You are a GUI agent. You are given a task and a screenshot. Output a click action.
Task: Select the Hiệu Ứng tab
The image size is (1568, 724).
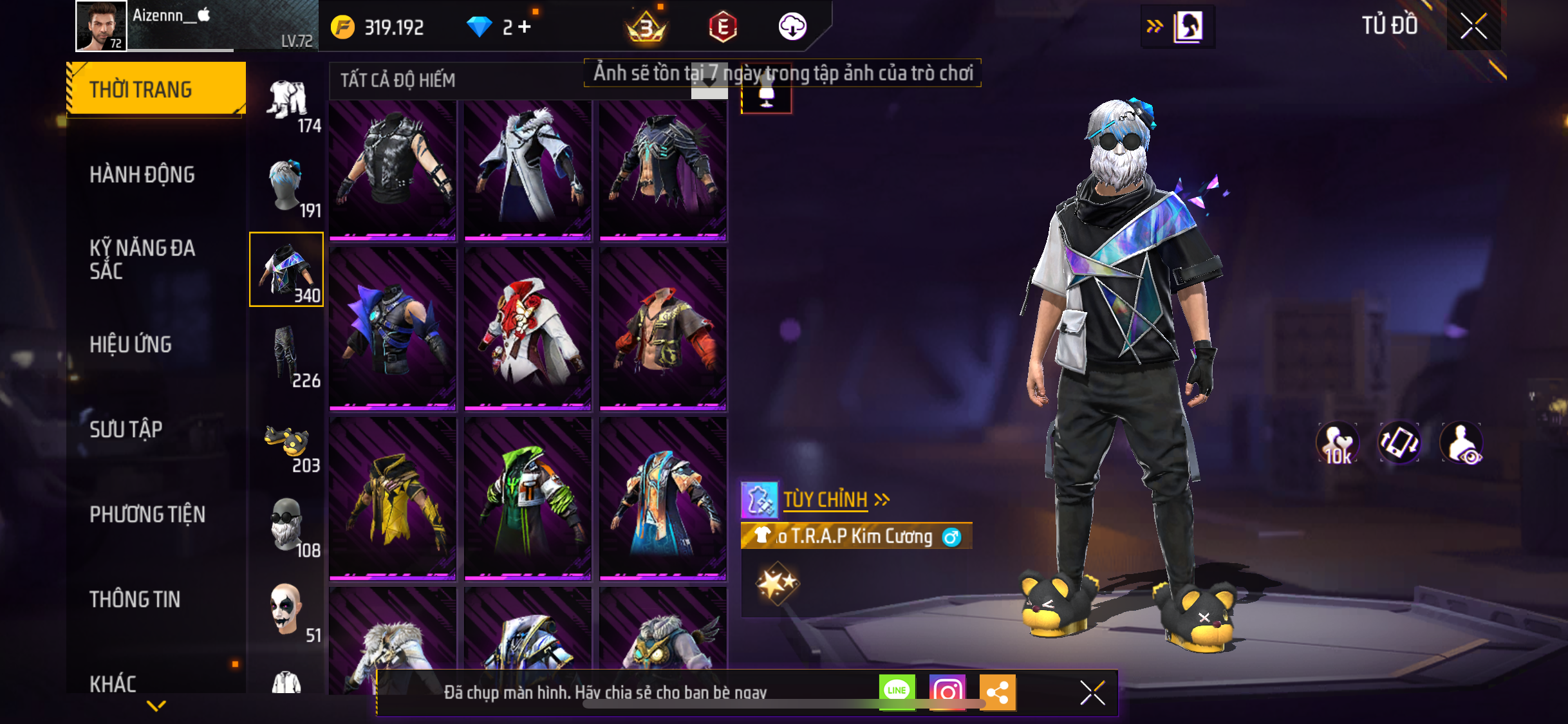[x=131, y=344]
